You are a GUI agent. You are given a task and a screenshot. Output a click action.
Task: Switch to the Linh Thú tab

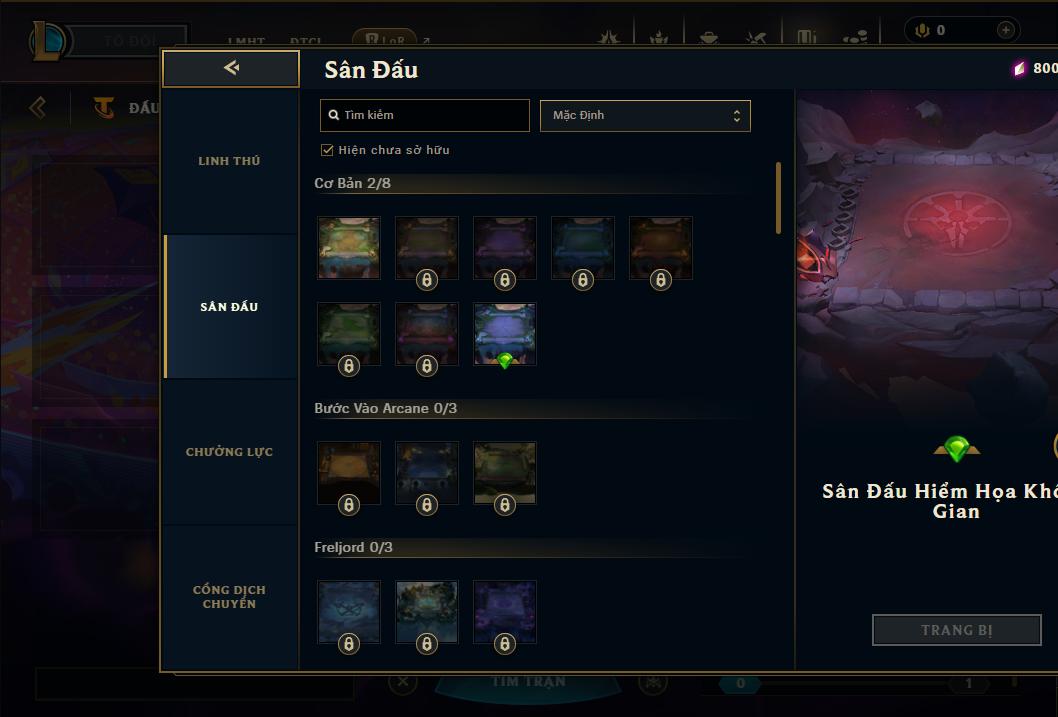click(x=229, y=161)
